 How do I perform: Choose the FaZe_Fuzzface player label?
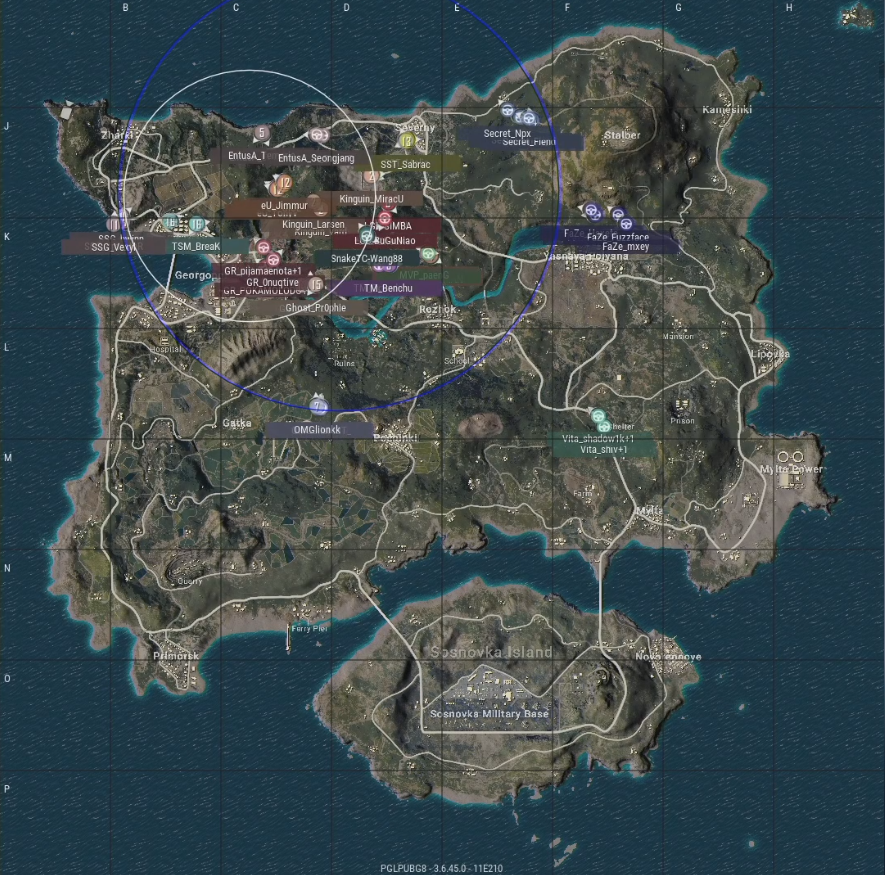pyautogui.click(x=618, y=237)
